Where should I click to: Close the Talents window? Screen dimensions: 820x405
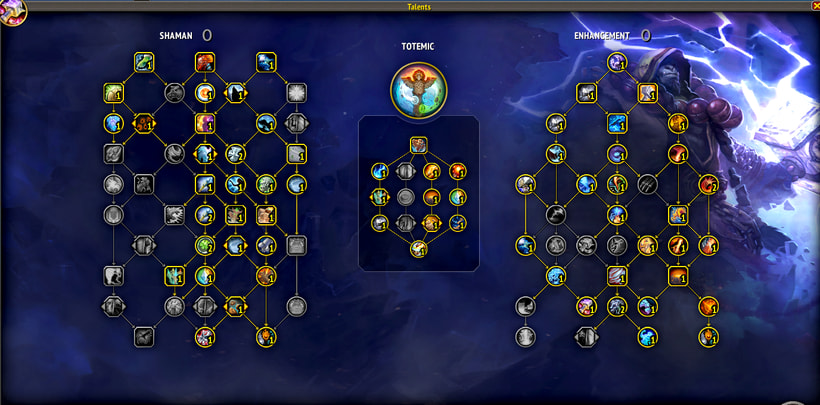click(814, 5)
